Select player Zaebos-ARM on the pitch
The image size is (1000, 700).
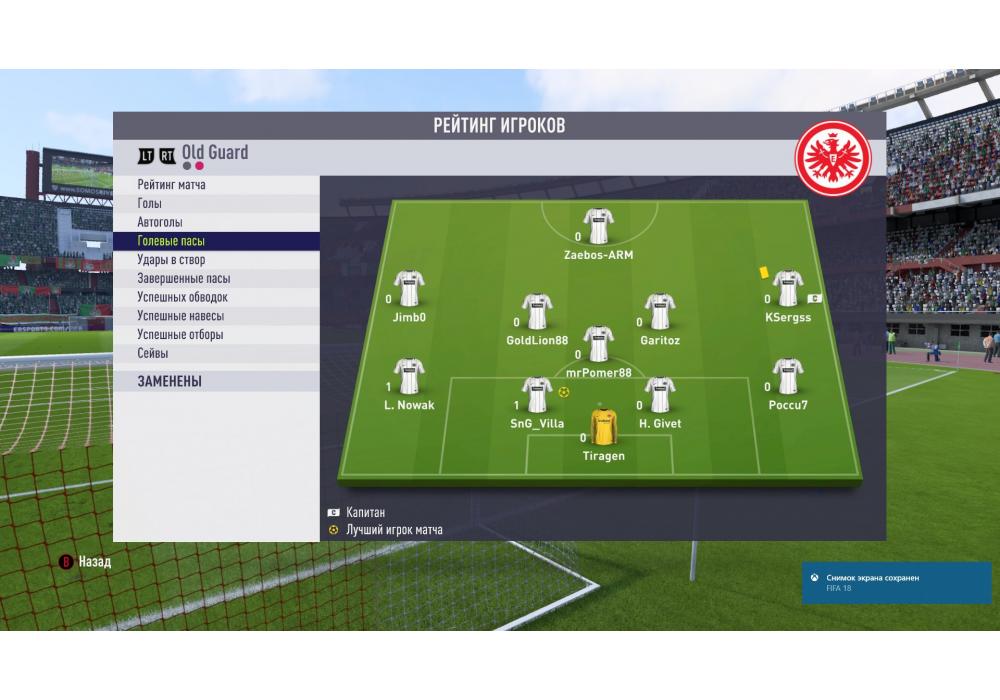[598, 227]
